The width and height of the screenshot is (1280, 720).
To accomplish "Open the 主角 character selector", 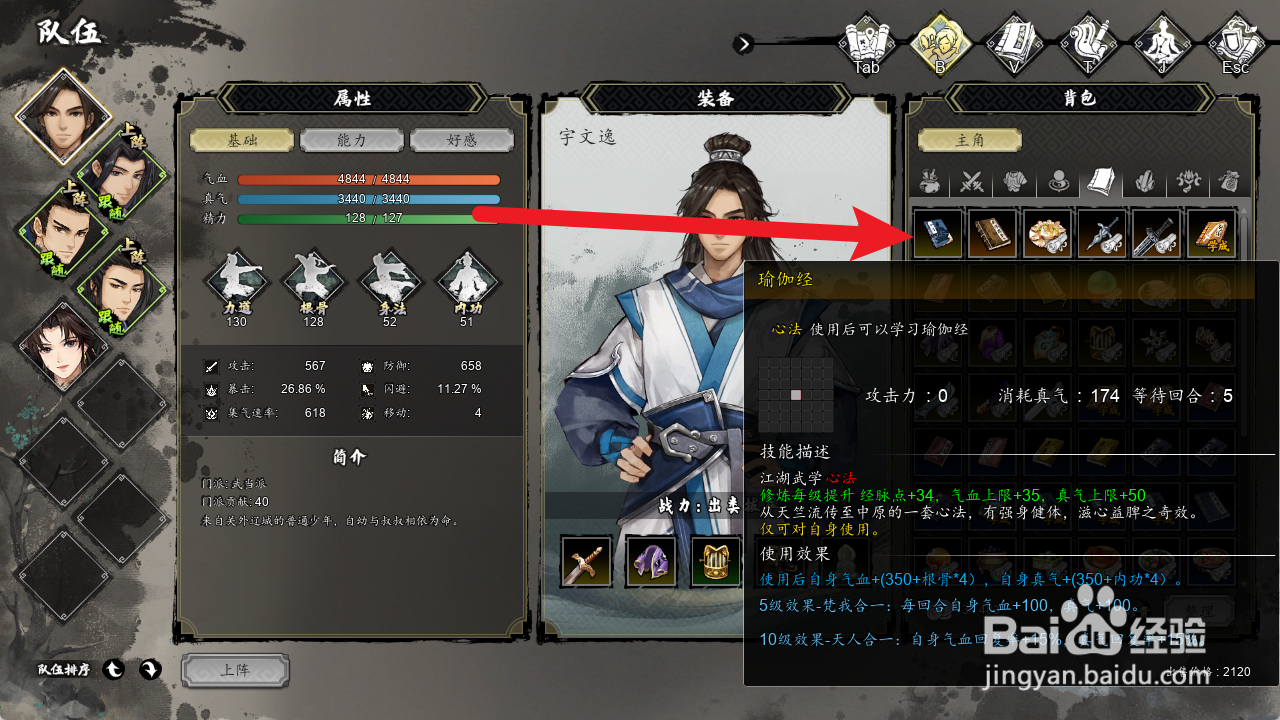I will 969,140.
